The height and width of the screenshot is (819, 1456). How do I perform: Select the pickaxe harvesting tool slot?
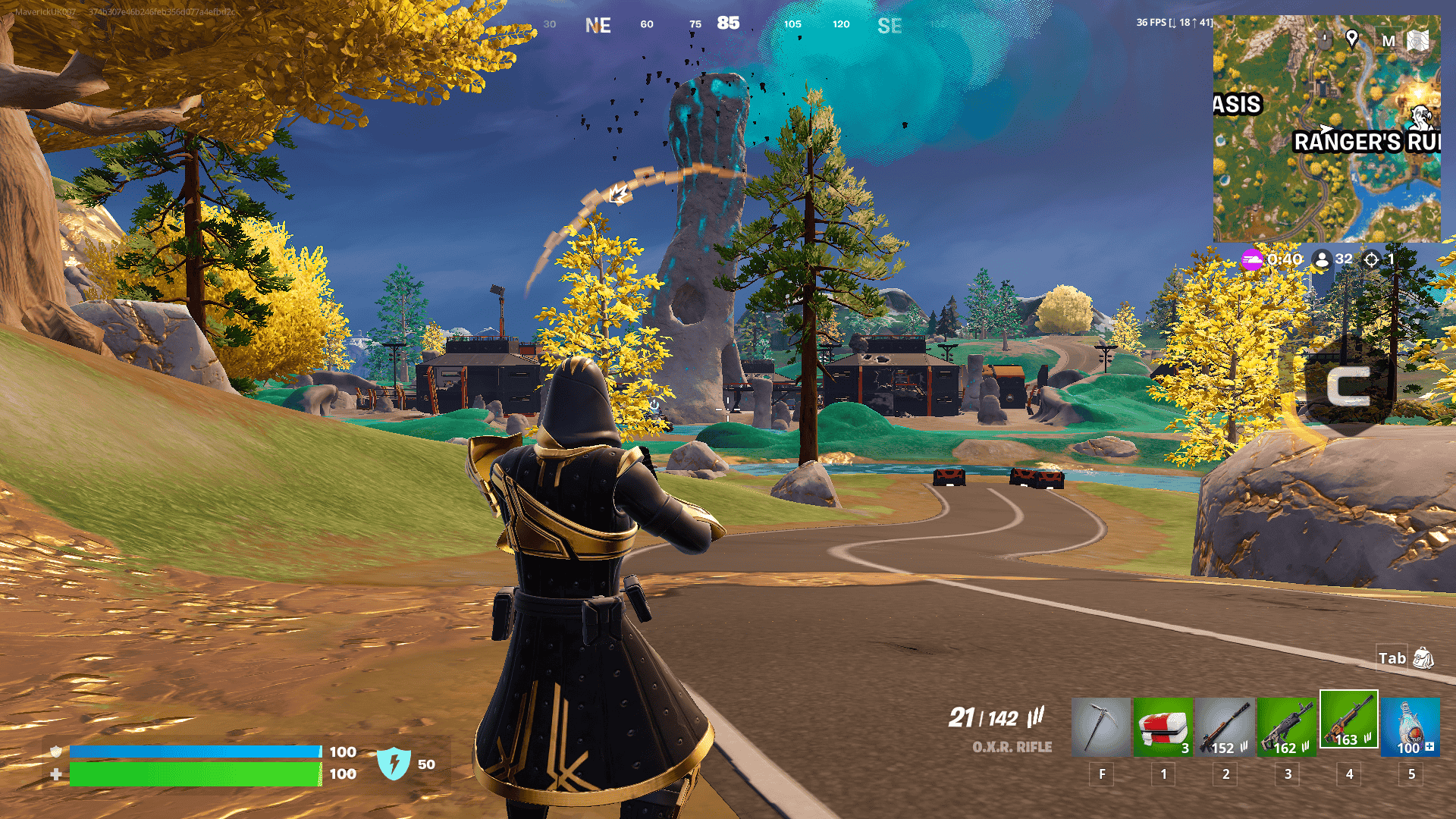[x=1100, y=726]
